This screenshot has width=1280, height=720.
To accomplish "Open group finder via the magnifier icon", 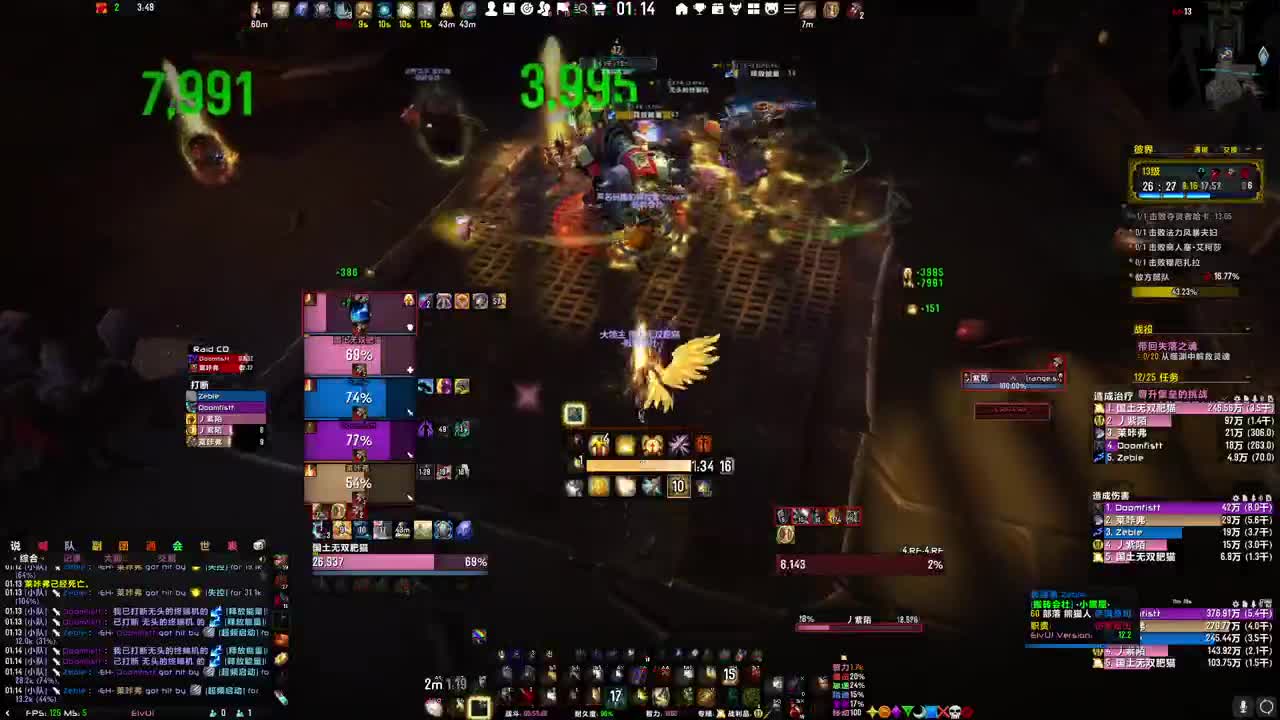I will click(x=580, y=10).
